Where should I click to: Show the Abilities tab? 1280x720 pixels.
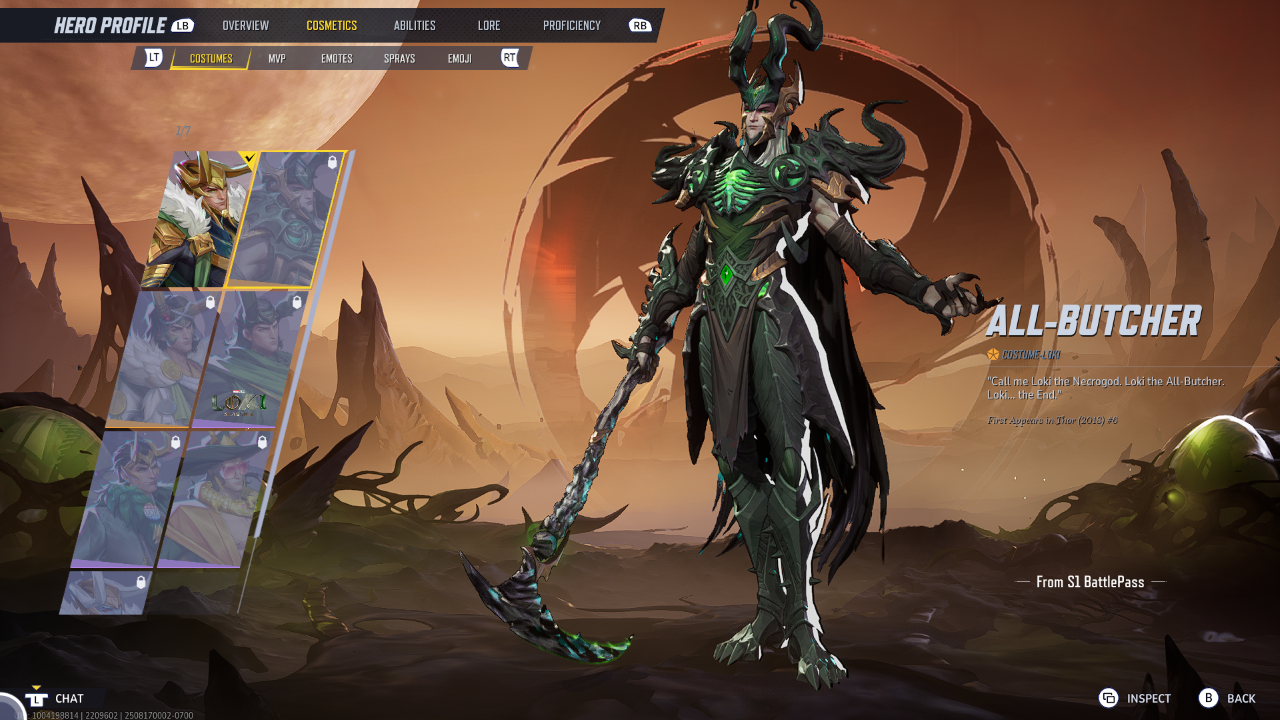(x=414, y=25)
